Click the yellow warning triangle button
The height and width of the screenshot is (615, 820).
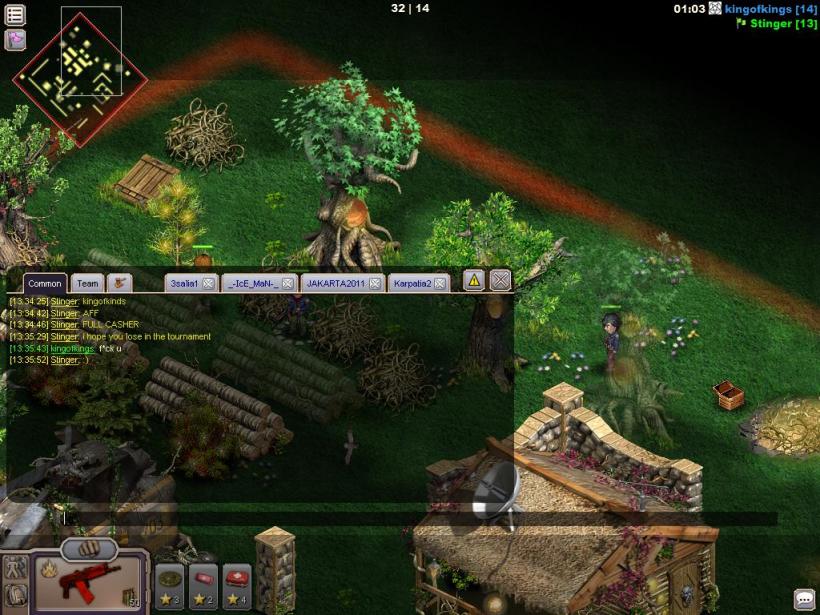[473, 280]
